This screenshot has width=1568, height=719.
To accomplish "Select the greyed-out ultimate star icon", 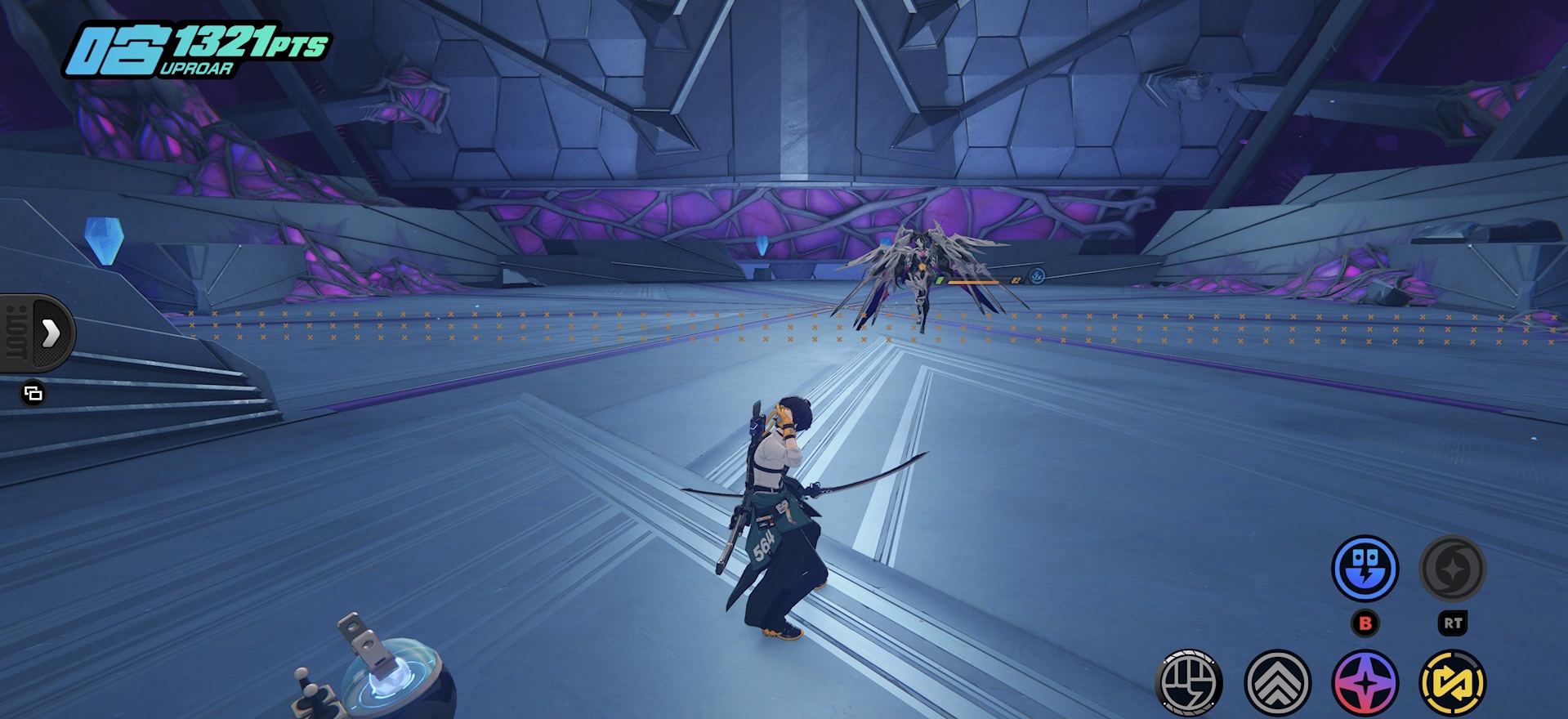I will point(1452,569).
